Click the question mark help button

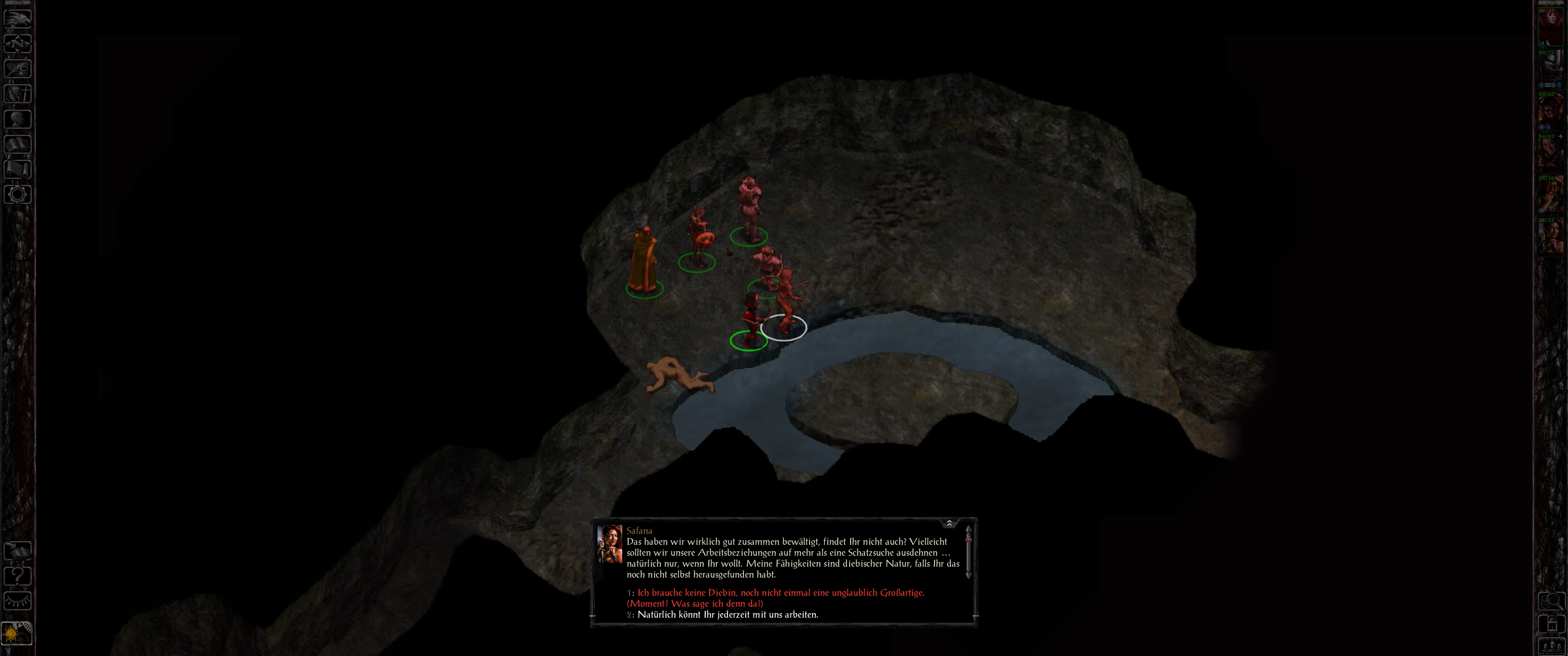[18, 576]
